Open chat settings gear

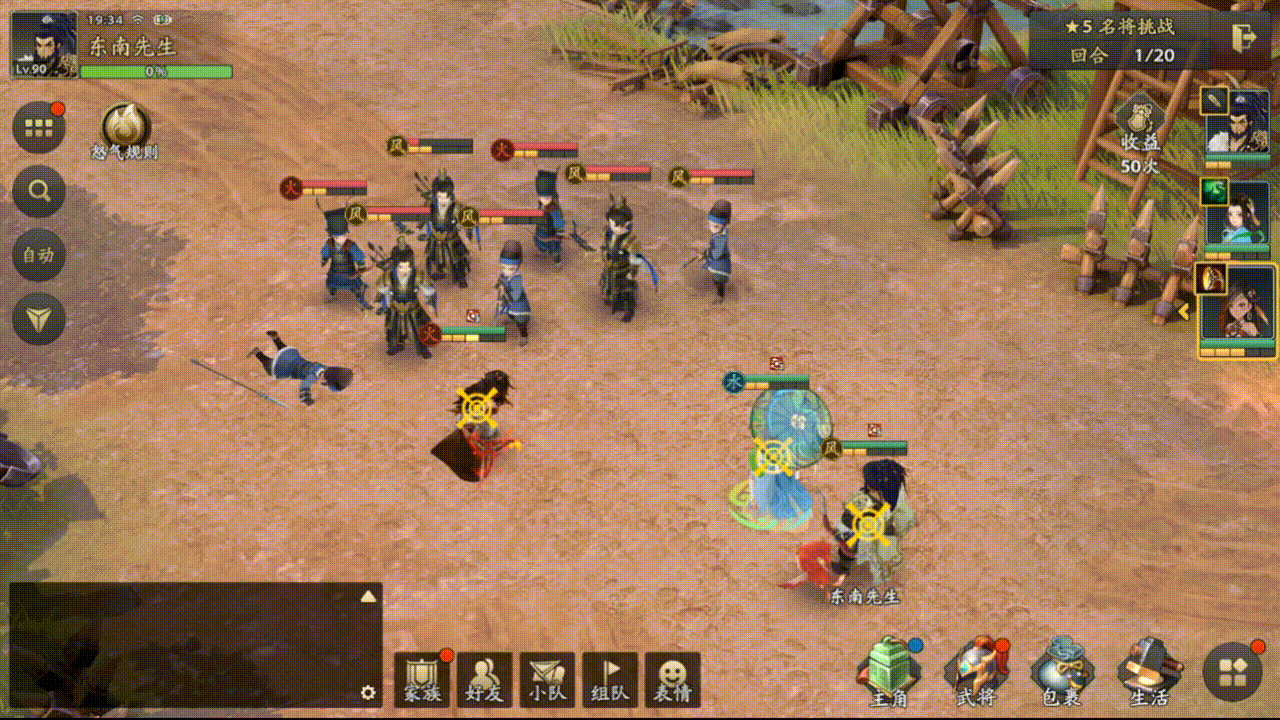click(x=368, y=693)
